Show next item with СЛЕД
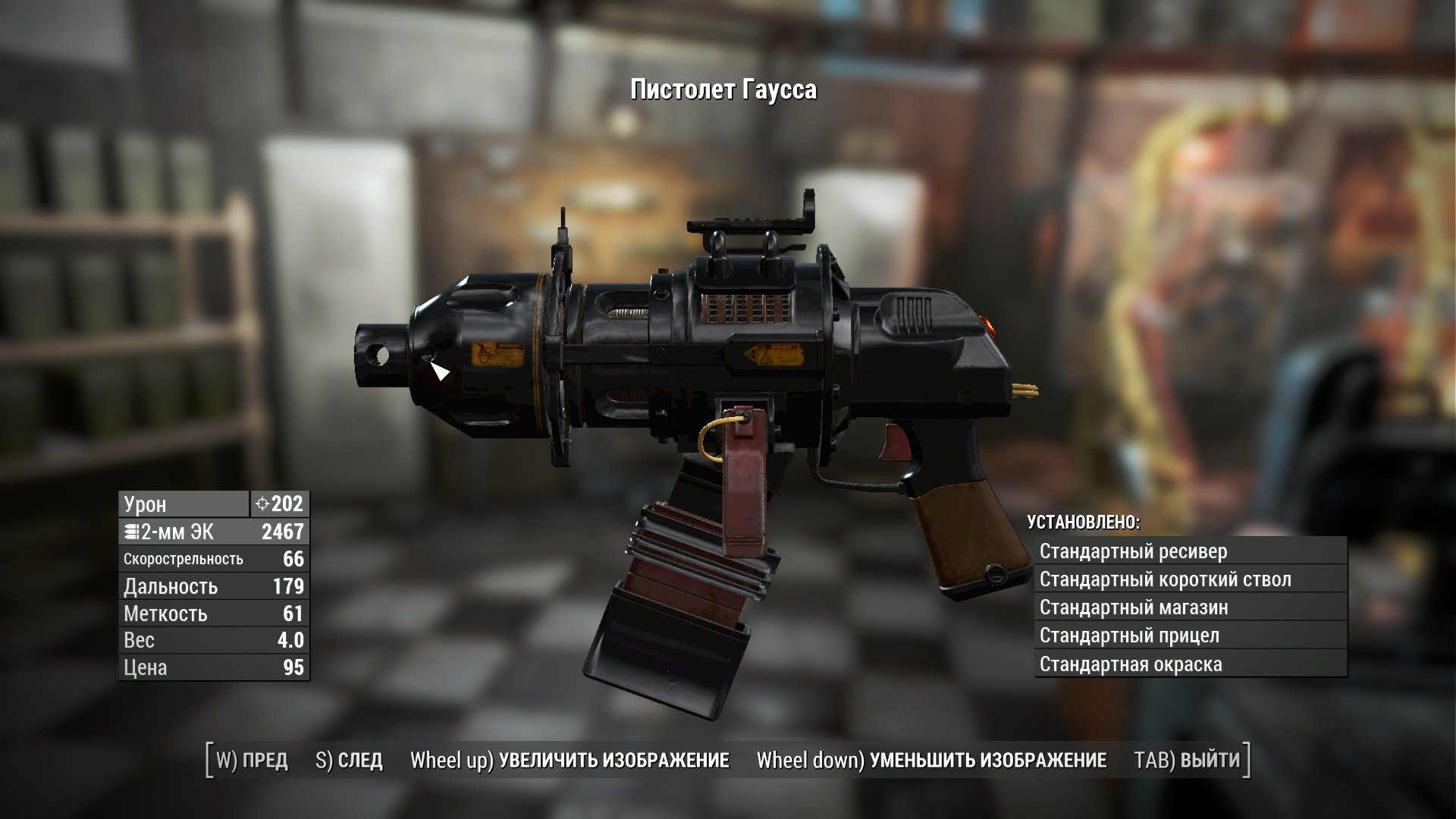This screenshot has height=819, width=1456. click(x=349, y=761)
